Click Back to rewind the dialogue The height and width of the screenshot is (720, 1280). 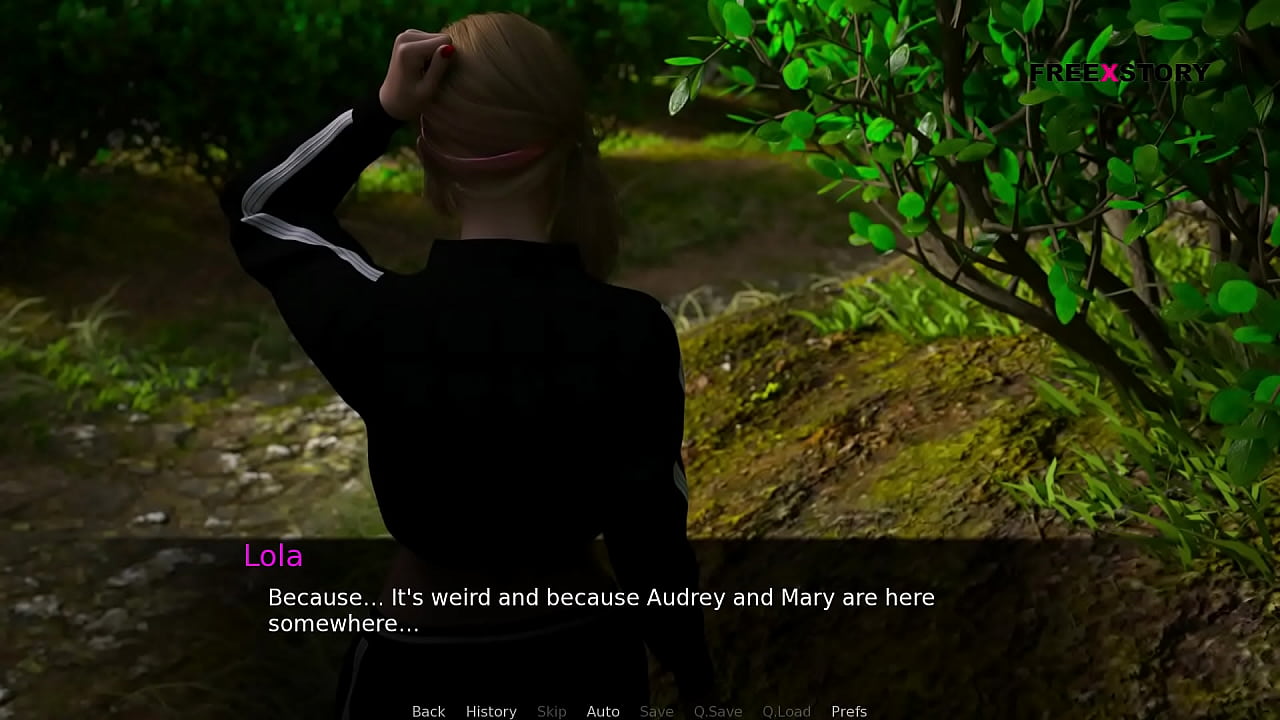[428, 711]
